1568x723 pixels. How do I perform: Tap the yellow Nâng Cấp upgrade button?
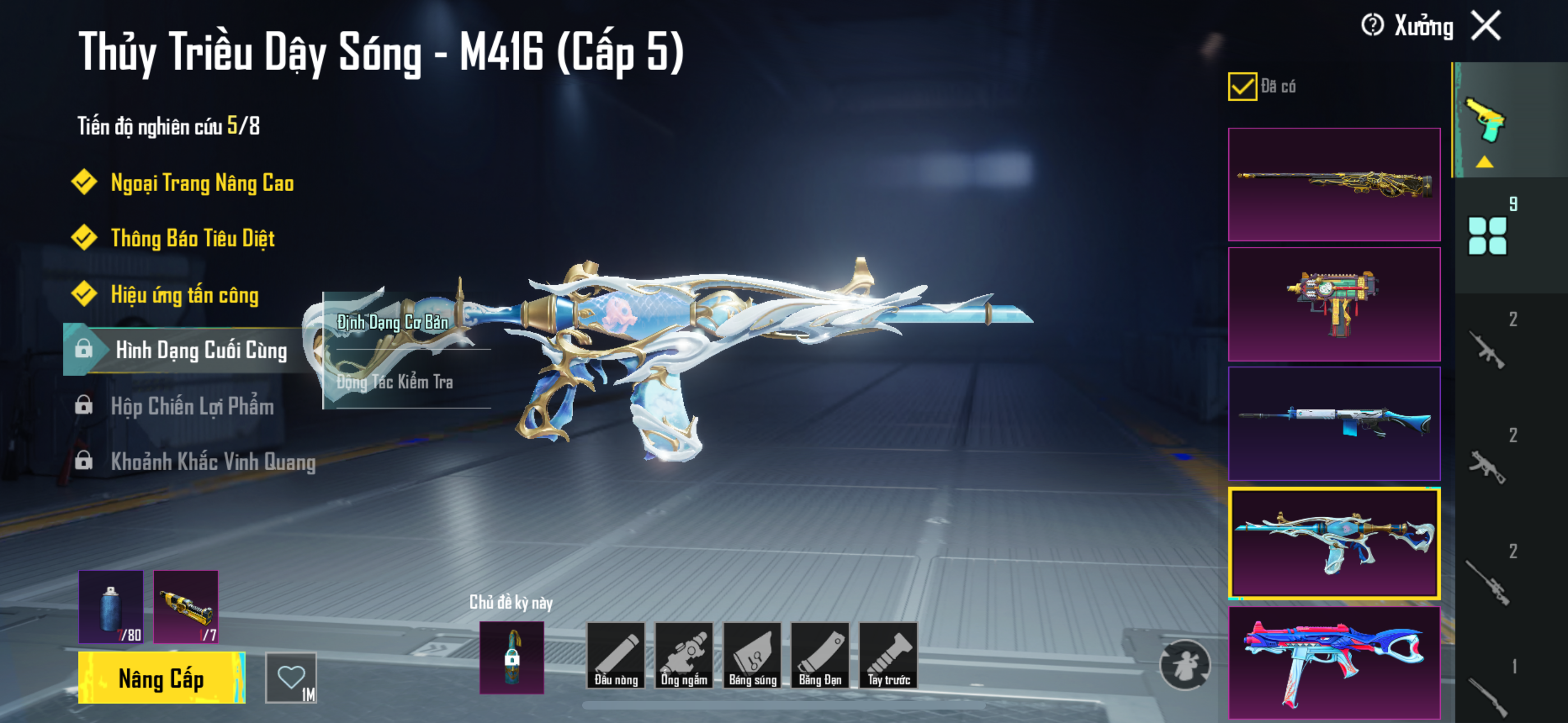tap(162, 678)
